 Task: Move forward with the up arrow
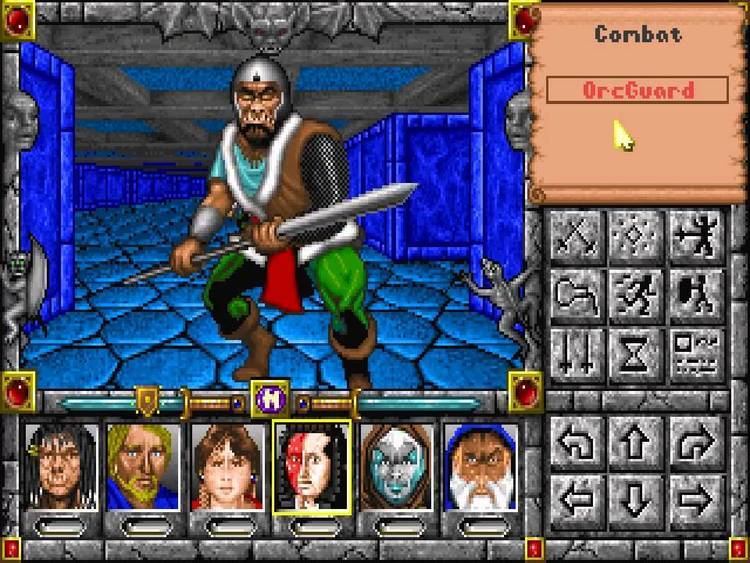pos(637,438)
